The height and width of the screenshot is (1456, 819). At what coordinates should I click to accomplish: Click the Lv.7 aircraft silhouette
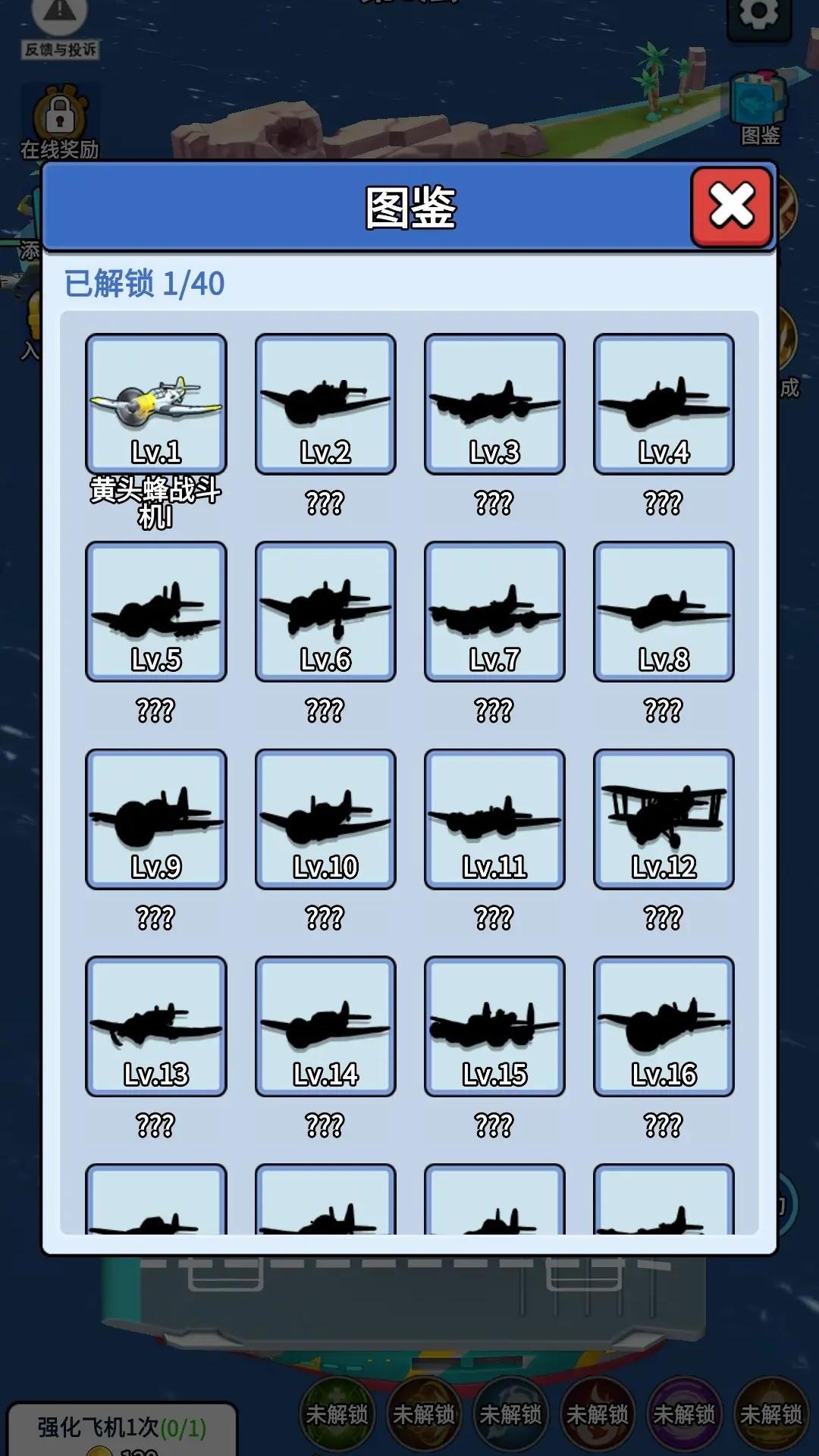pos(494,611)
